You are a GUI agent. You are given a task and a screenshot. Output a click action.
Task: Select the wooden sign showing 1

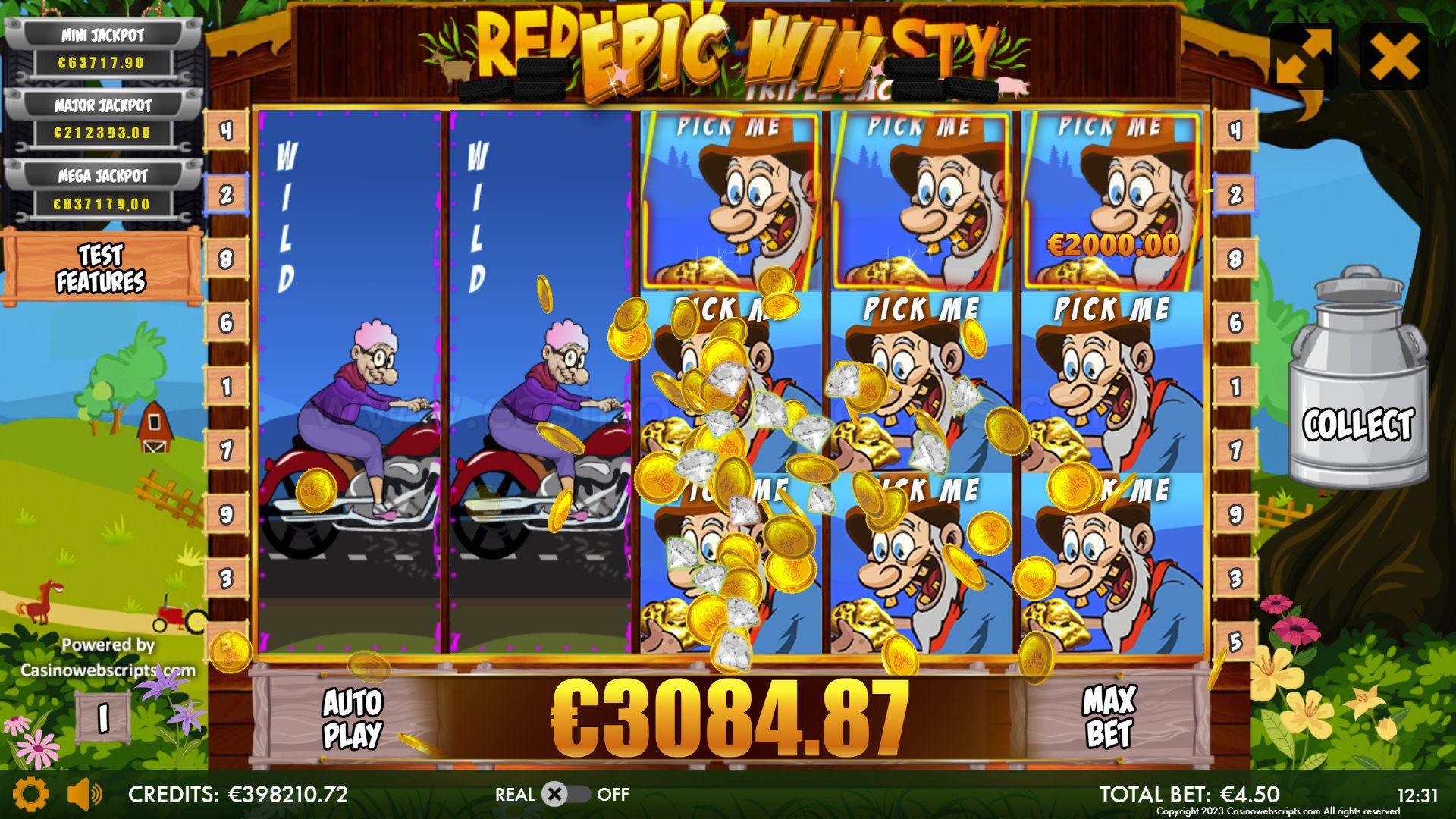tap(102, 717)
